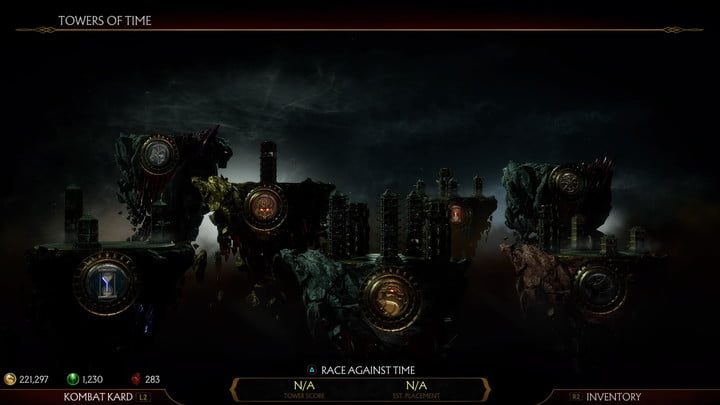The image size is (720, 405).
Task: Select the small red glowing tower medallion
Action: point(456,212)
